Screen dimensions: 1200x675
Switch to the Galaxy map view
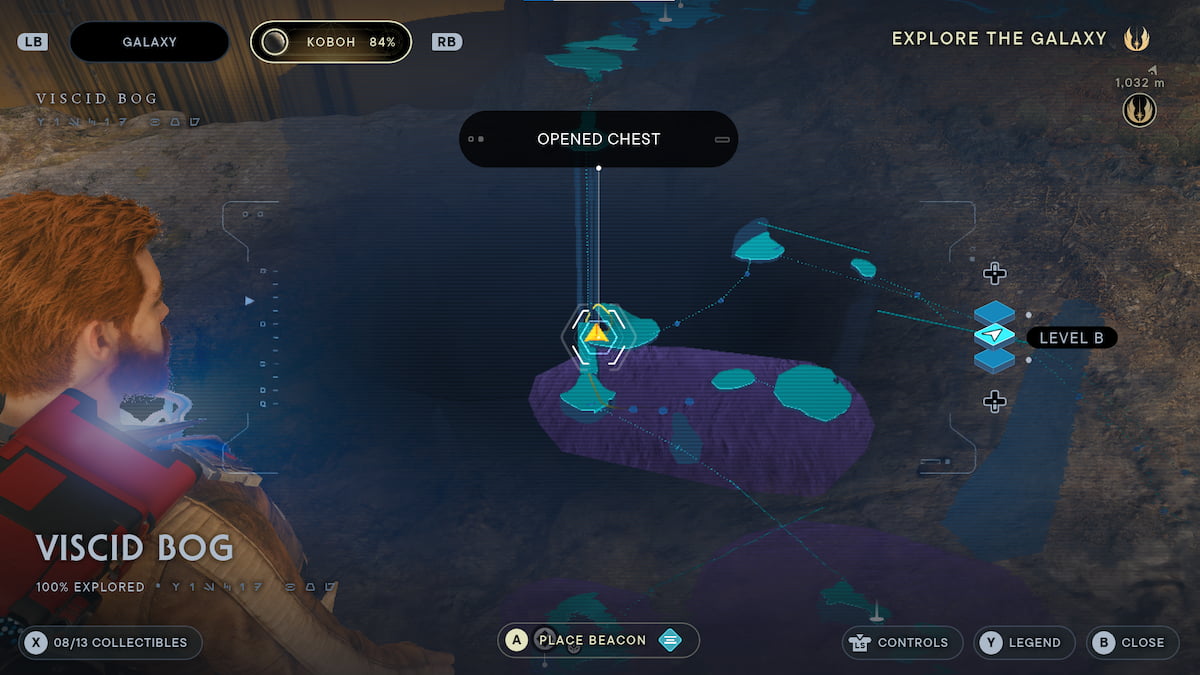[x=149, y=42]
